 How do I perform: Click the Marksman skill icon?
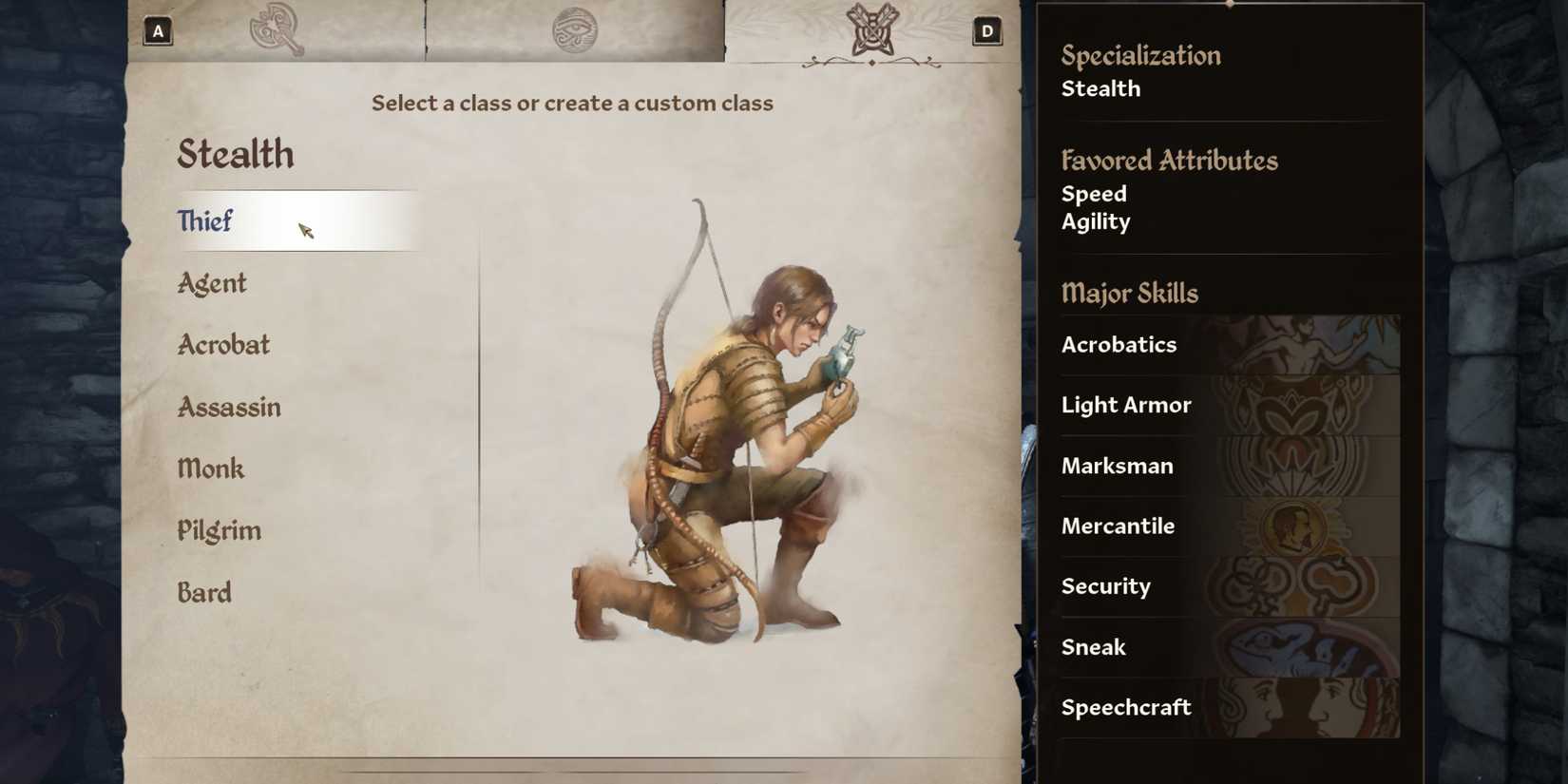coord(1302,466)
